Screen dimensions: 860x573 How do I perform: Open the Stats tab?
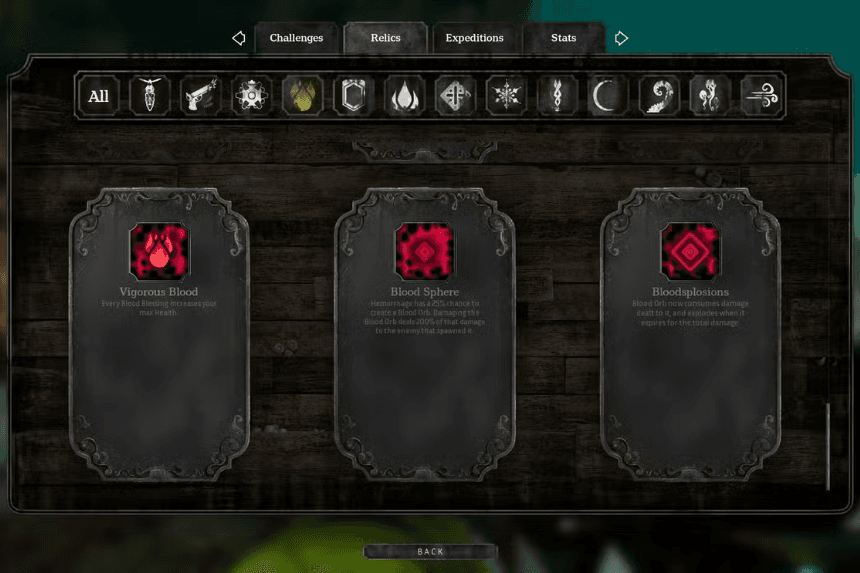coord(563,38)
